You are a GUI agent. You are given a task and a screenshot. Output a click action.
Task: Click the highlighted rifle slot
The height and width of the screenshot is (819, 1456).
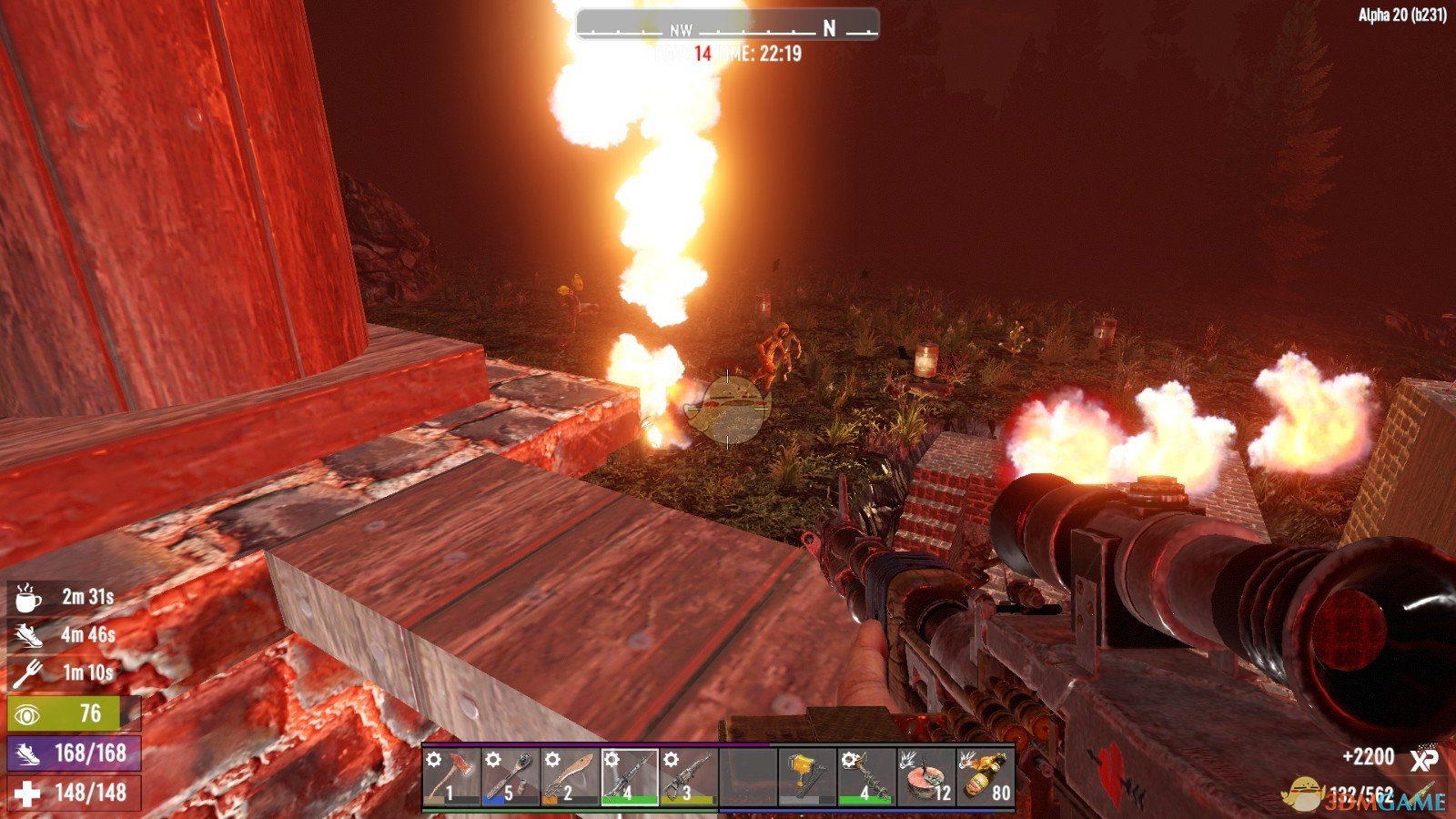pos(629,776)
